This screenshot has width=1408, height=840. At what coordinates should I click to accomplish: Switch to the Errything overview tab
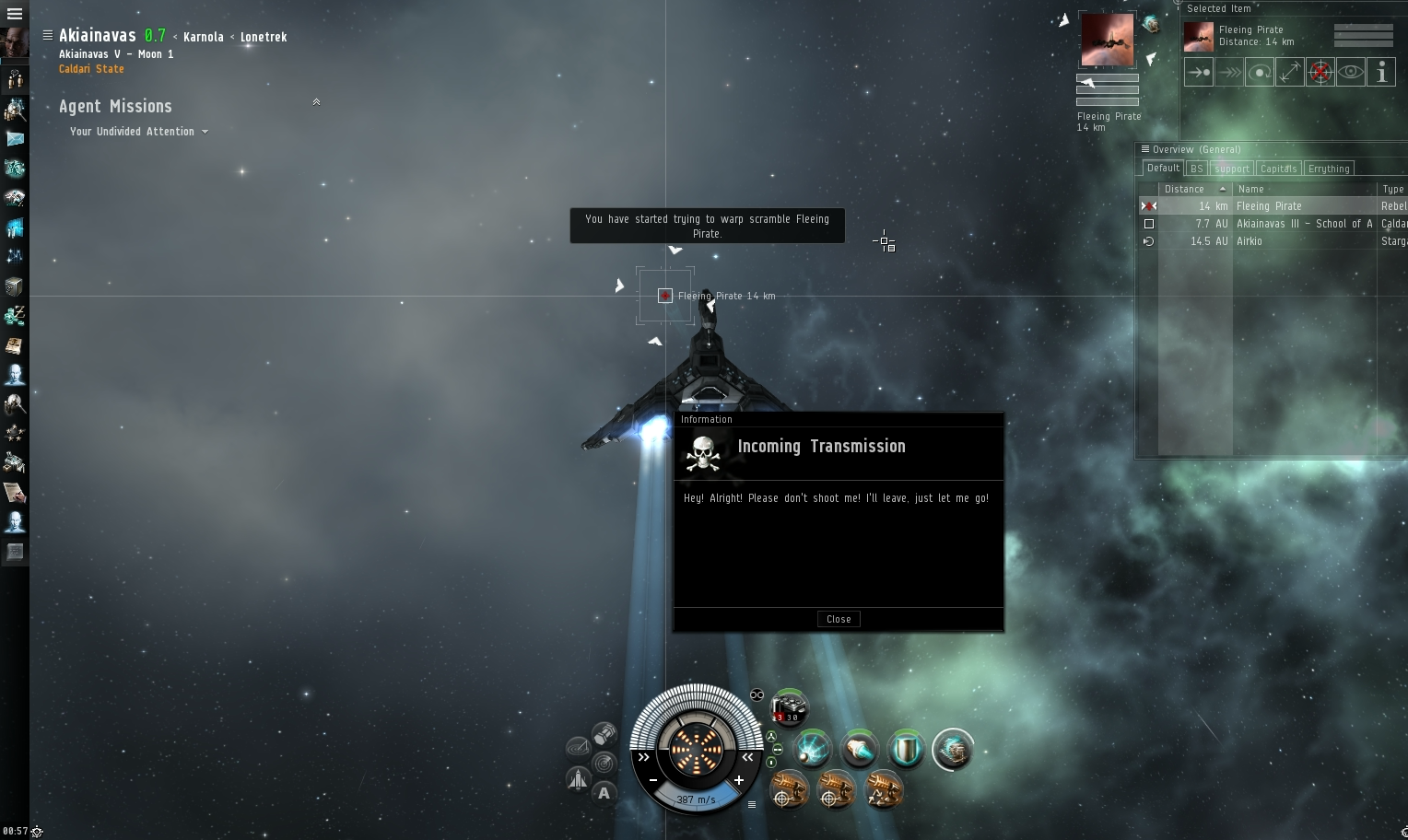tap(1328, 168)
